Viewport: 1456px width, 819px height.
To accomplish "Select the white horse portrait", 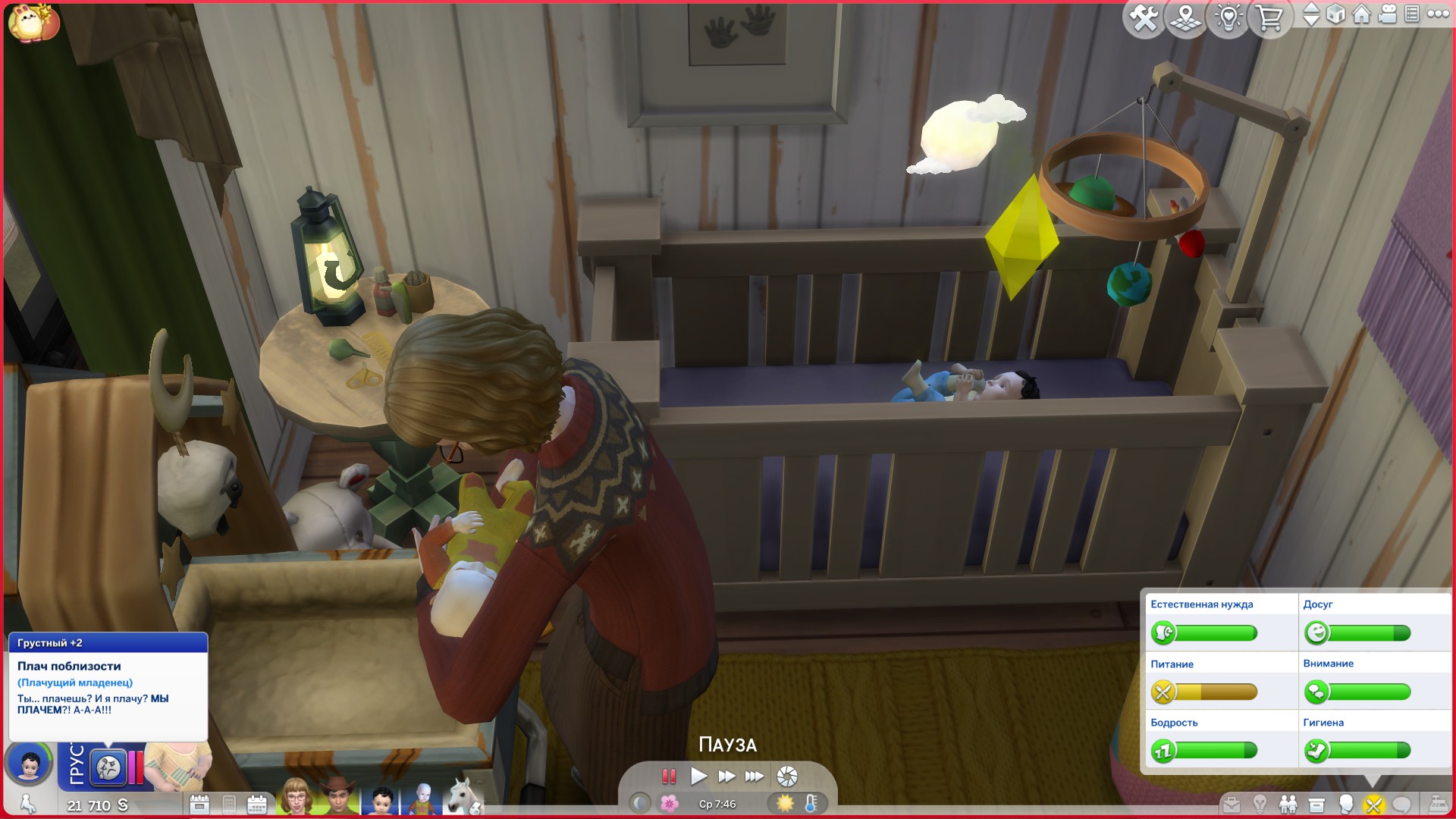I will coord(463,798).
